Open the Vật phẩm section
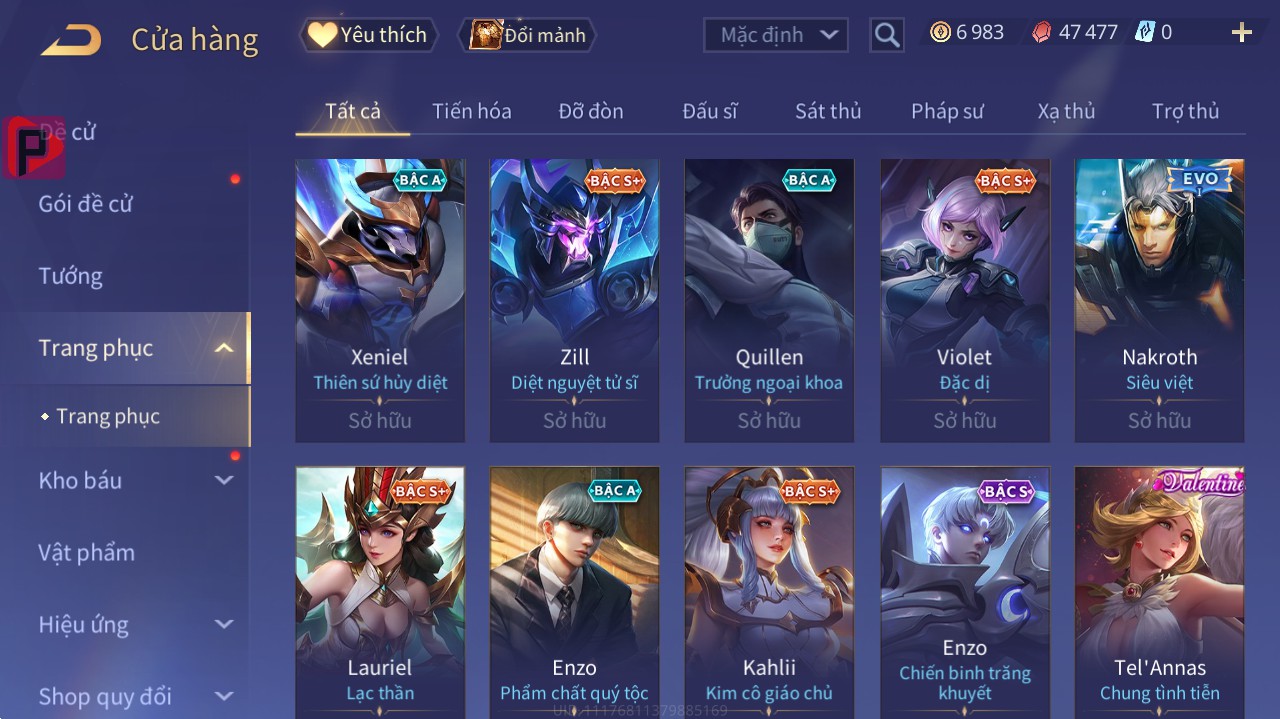 tap(86, 553)
